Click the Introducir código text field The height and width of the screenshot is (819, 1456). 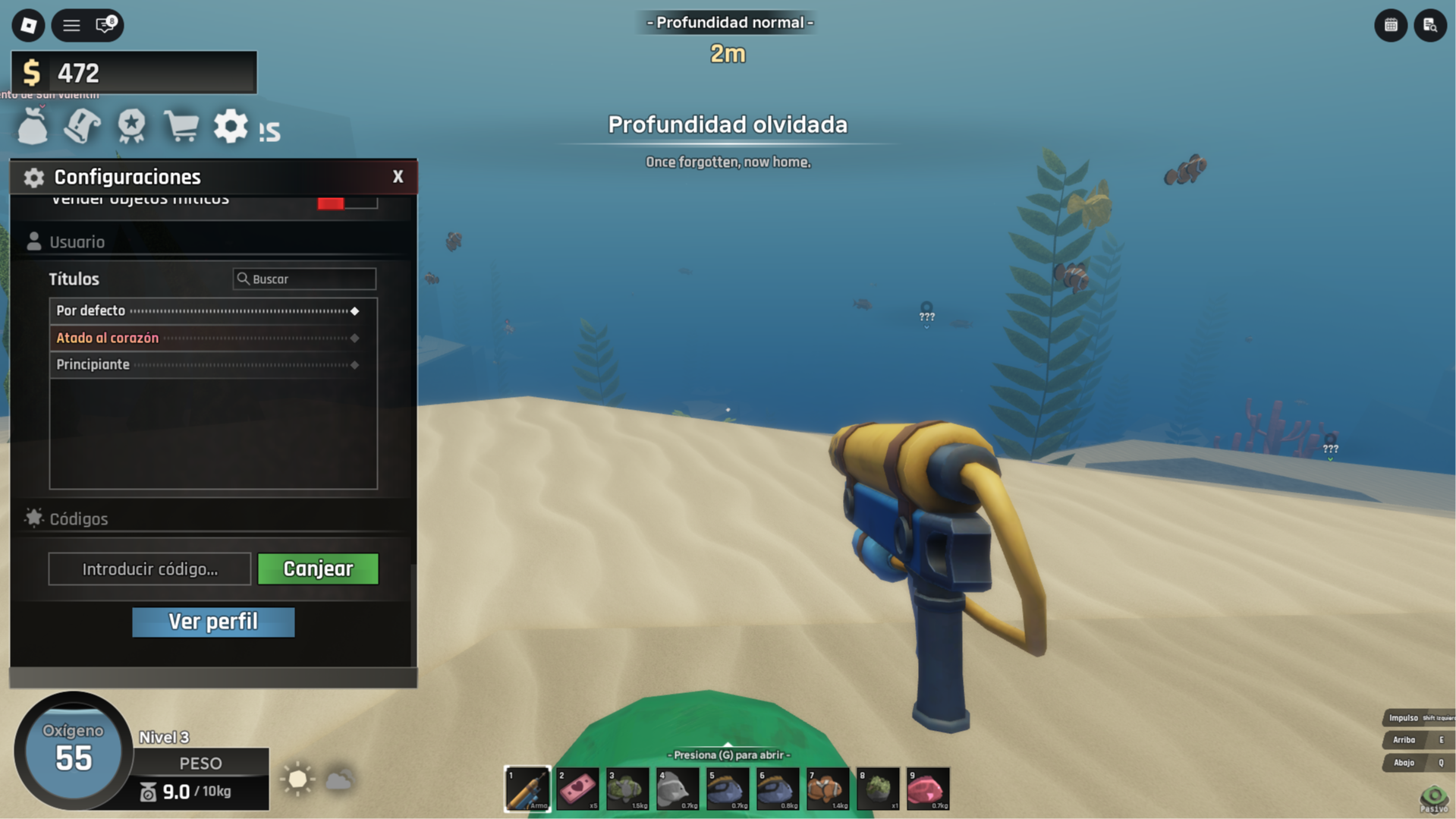tap(149, 569)
